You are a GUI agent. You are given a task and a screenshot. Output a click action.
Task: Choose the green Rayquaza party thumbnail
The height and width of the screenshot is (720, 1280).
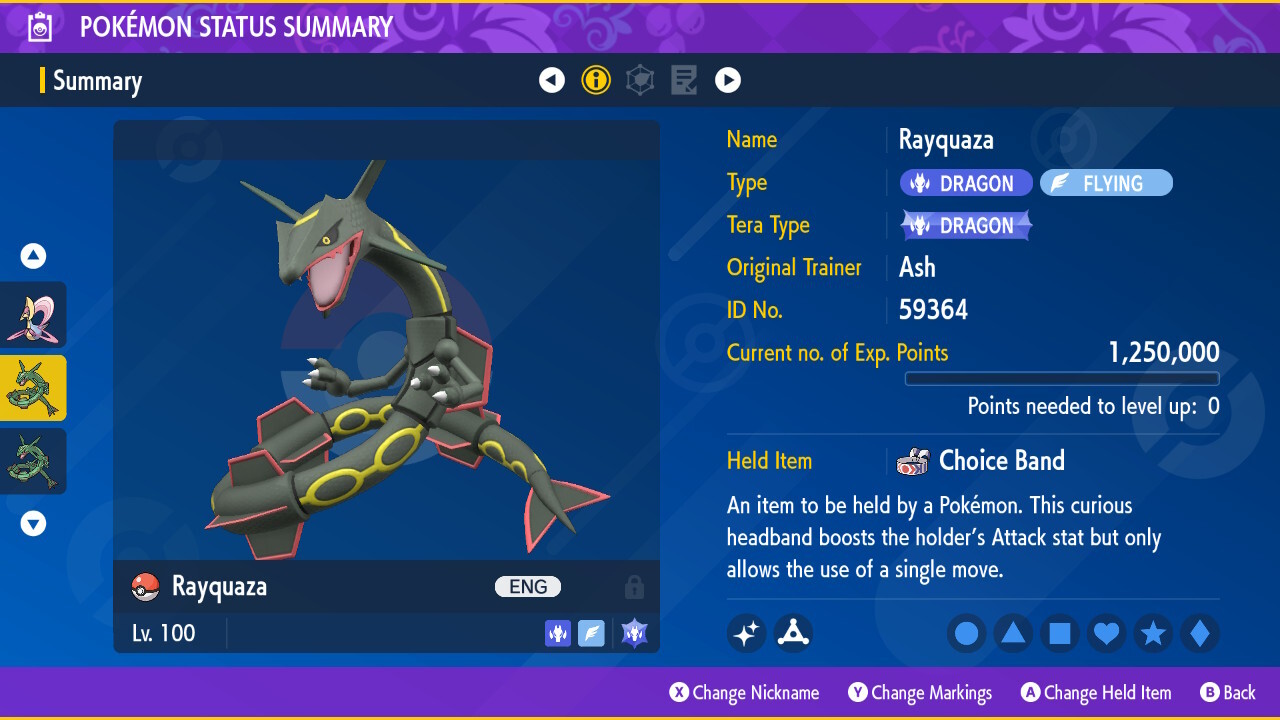pos(34,461)
